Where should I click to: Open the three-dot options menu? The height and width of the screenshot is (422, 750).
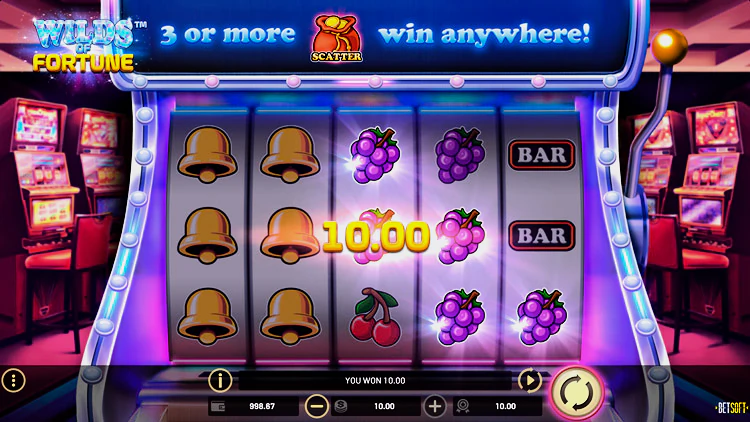(13, 380)
